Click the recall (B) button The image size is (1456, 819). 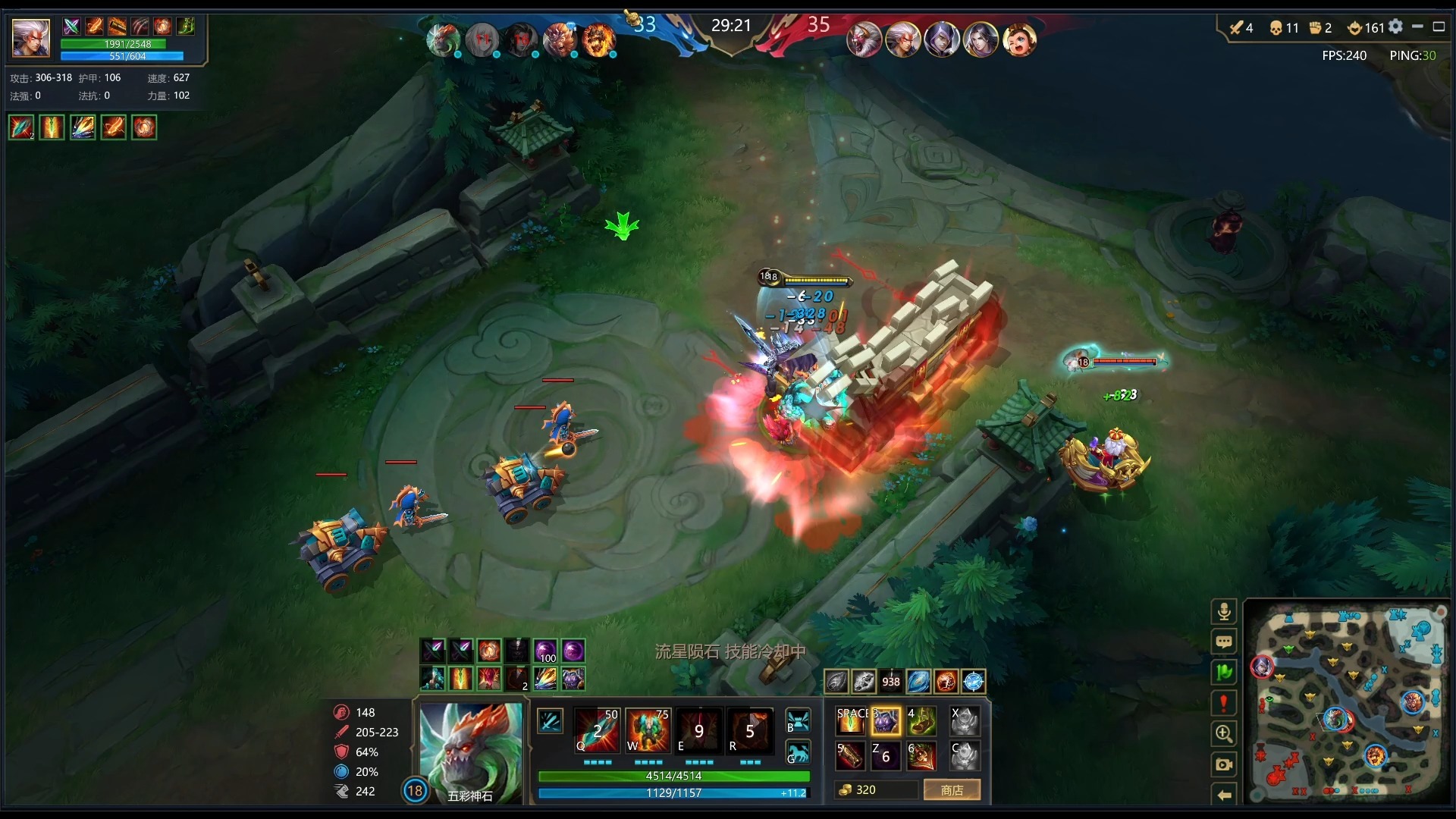(798, 720)
